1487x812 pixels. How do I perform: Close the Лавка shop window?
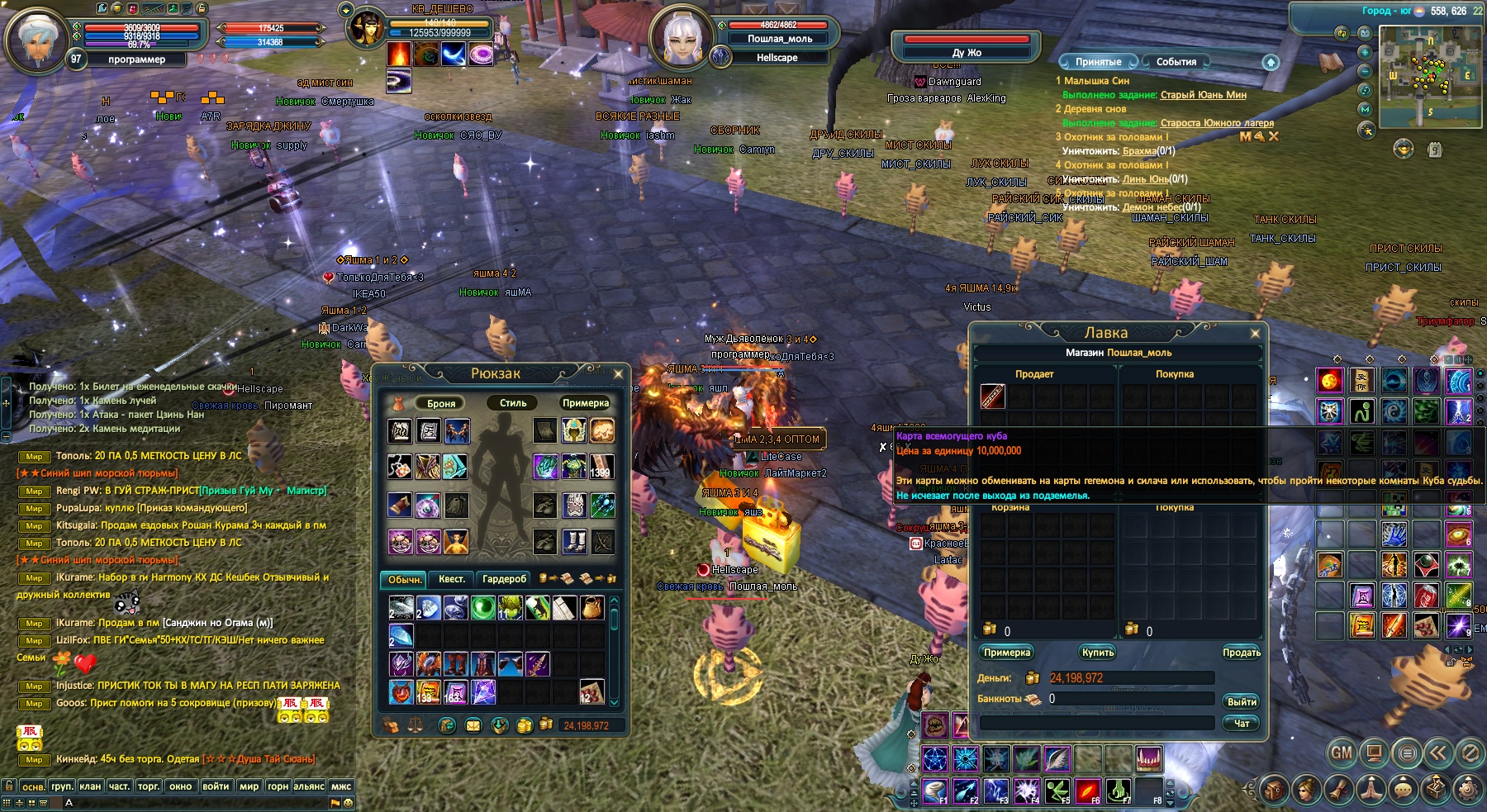1255,334
